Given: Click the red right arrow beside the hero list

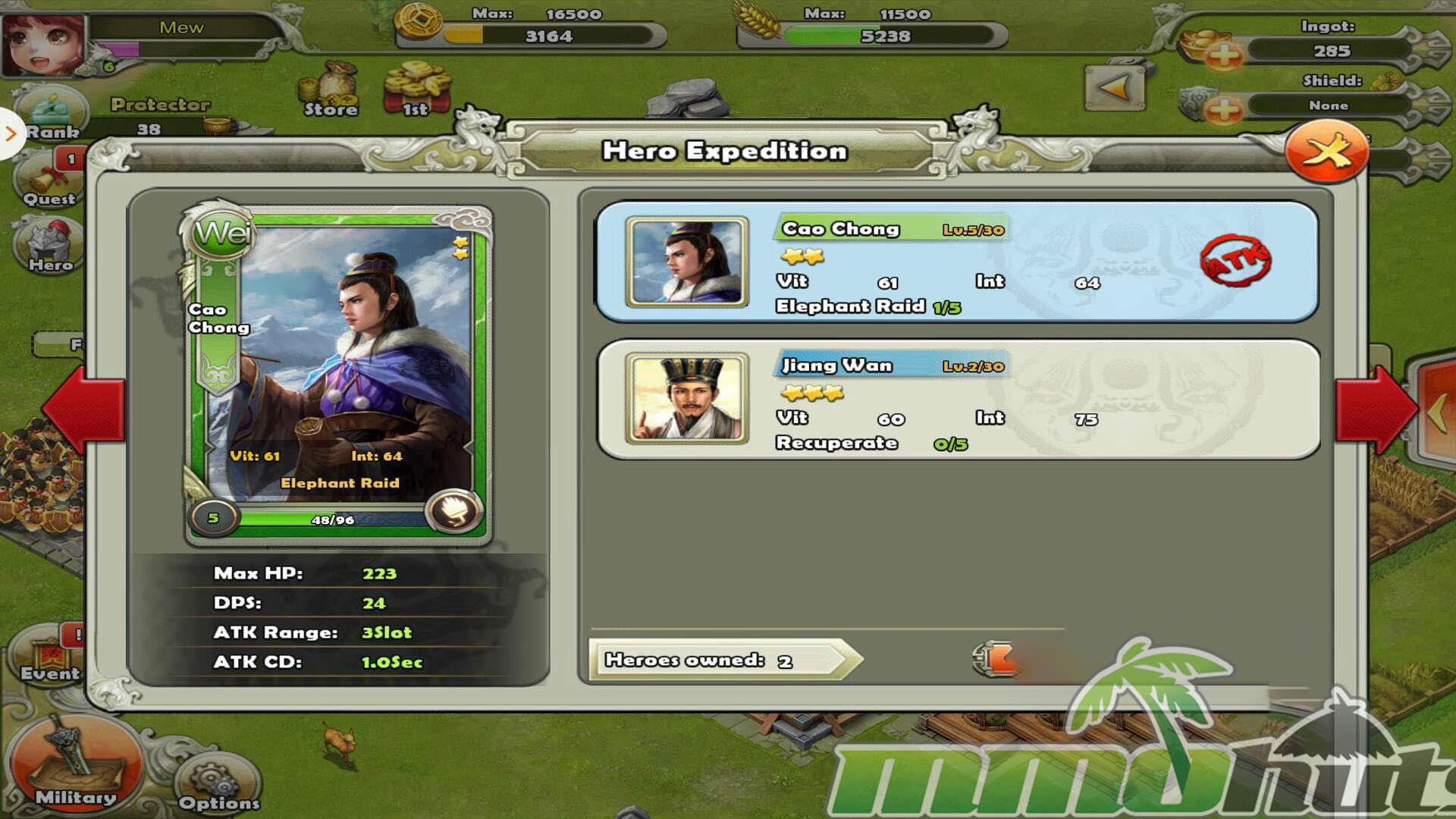Looking at the screenshot, I should coord(1374,408).
